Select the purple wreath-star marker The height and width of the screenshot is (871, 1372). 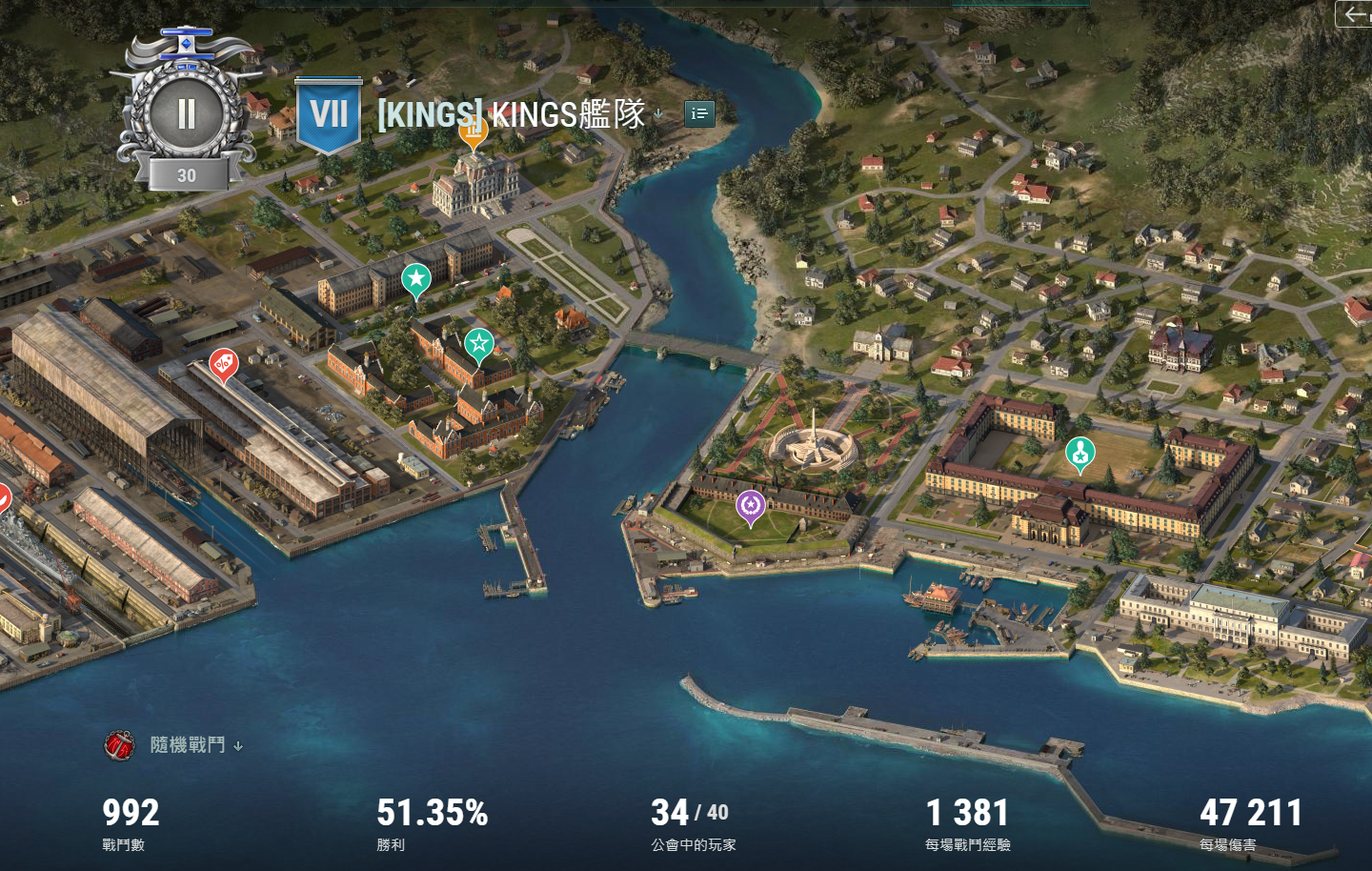click(x=751, y=506)
